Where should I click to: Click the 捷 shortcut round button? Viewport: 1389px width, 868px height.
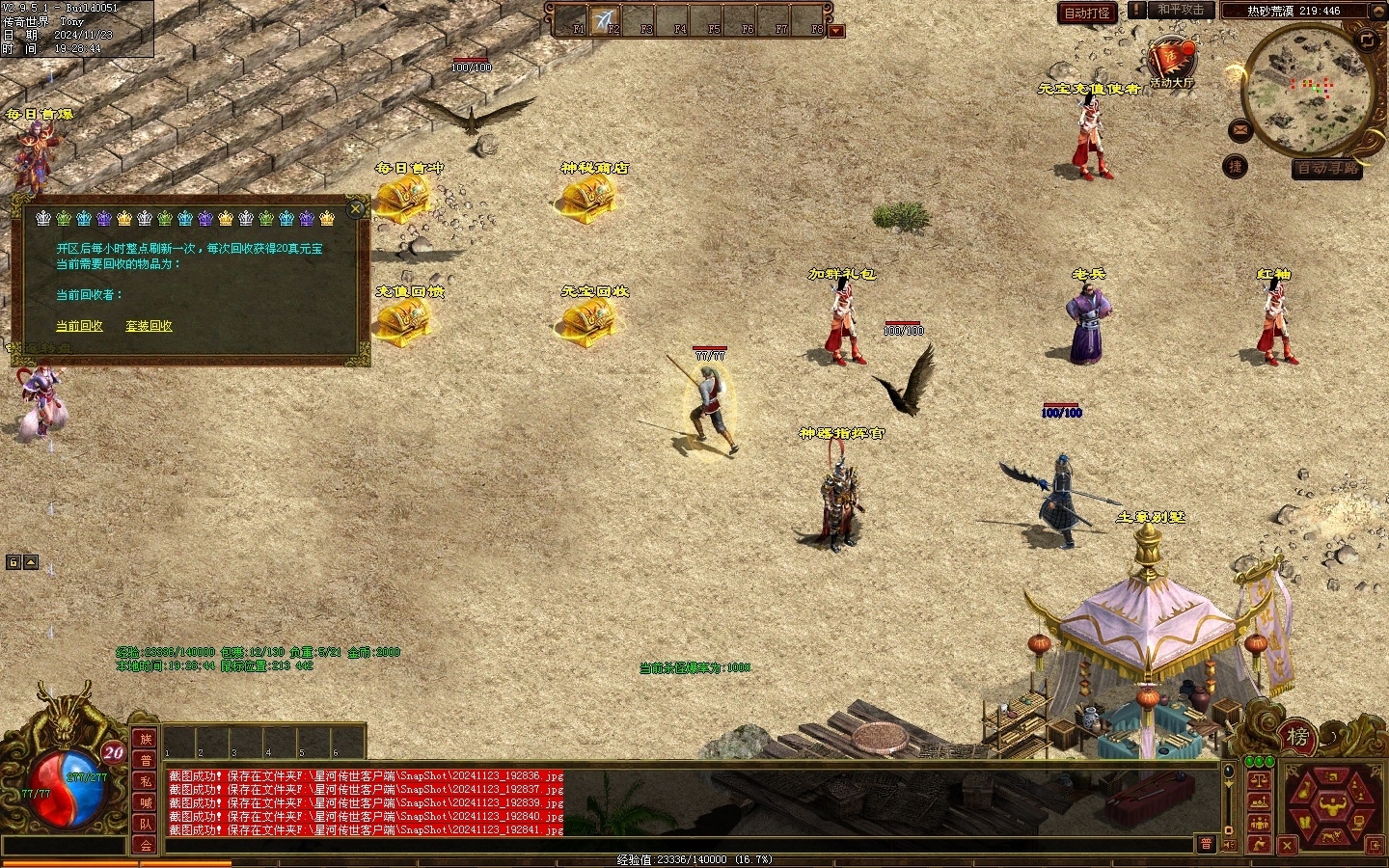1236,166
